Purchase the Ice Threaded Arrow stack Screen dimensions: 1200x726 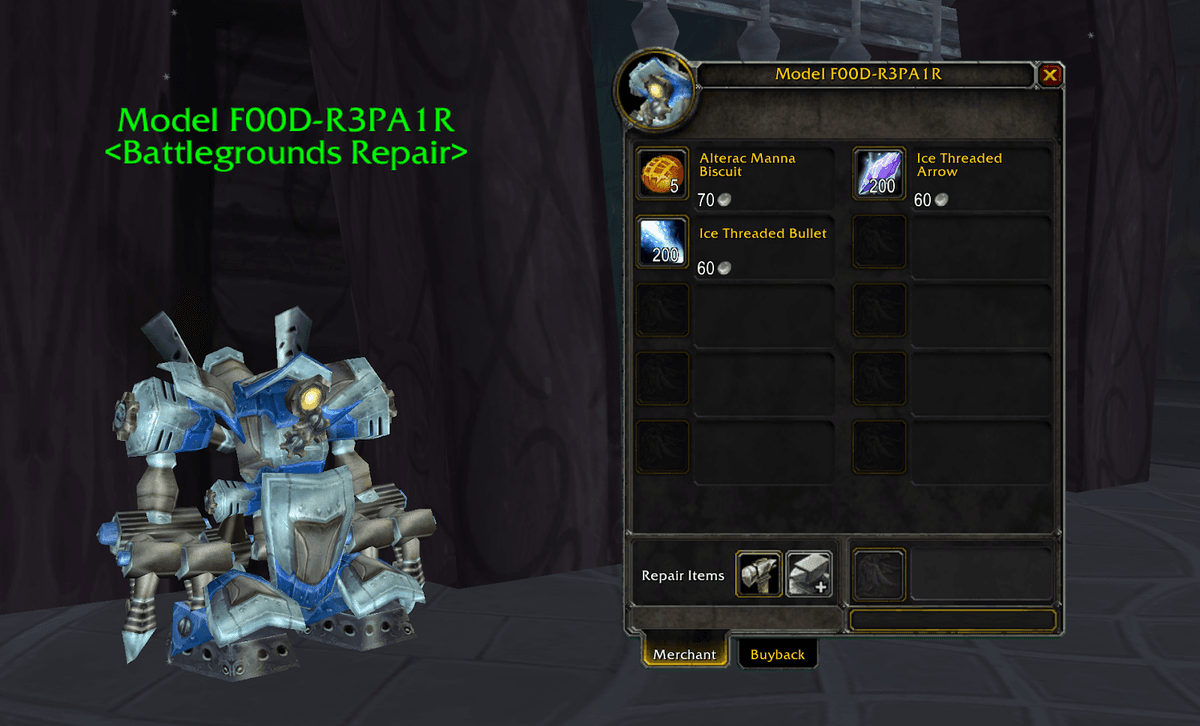pyautogui.click(x=879, y=173)
